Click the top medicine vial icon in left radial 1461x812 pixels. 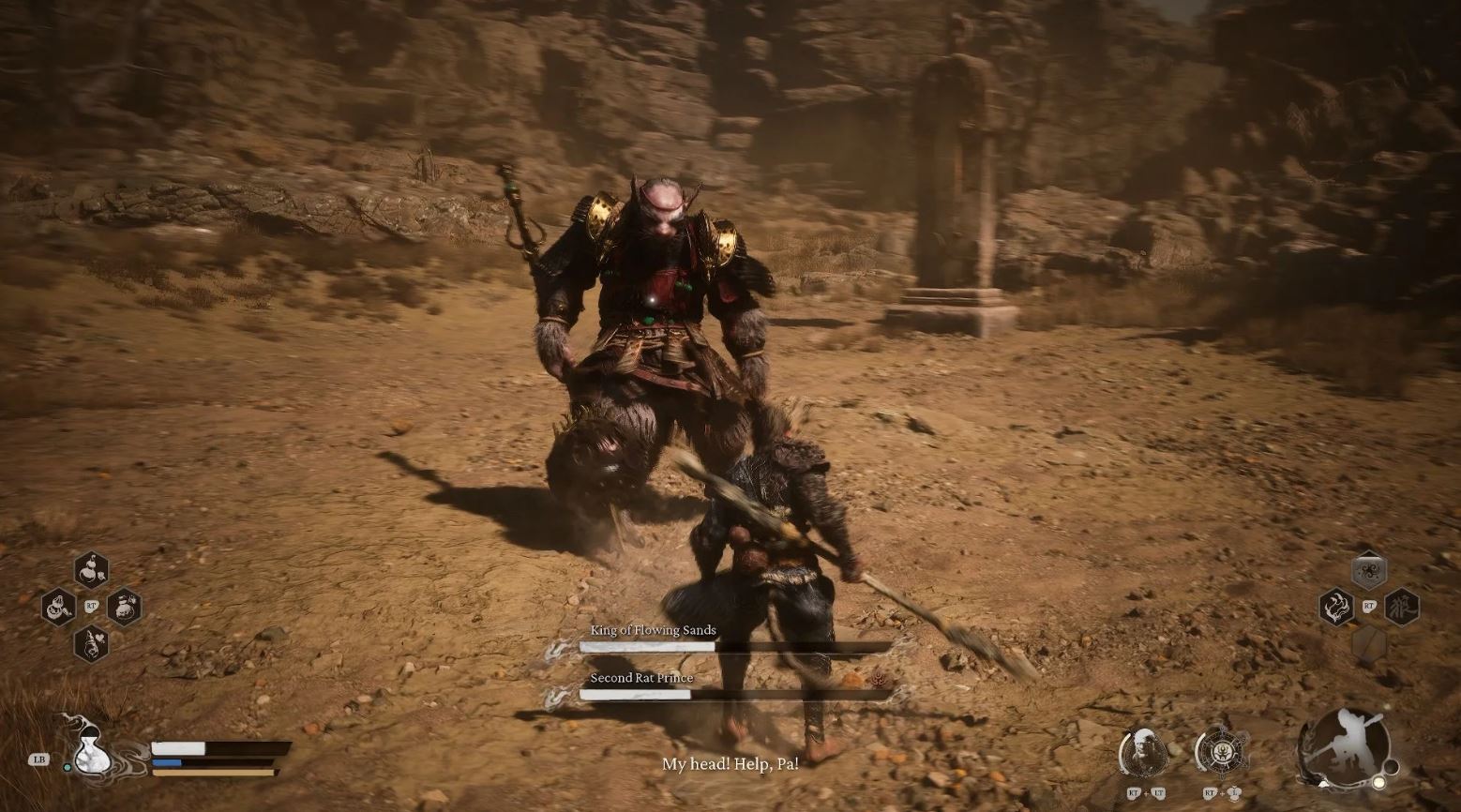(x=90, y=570)
